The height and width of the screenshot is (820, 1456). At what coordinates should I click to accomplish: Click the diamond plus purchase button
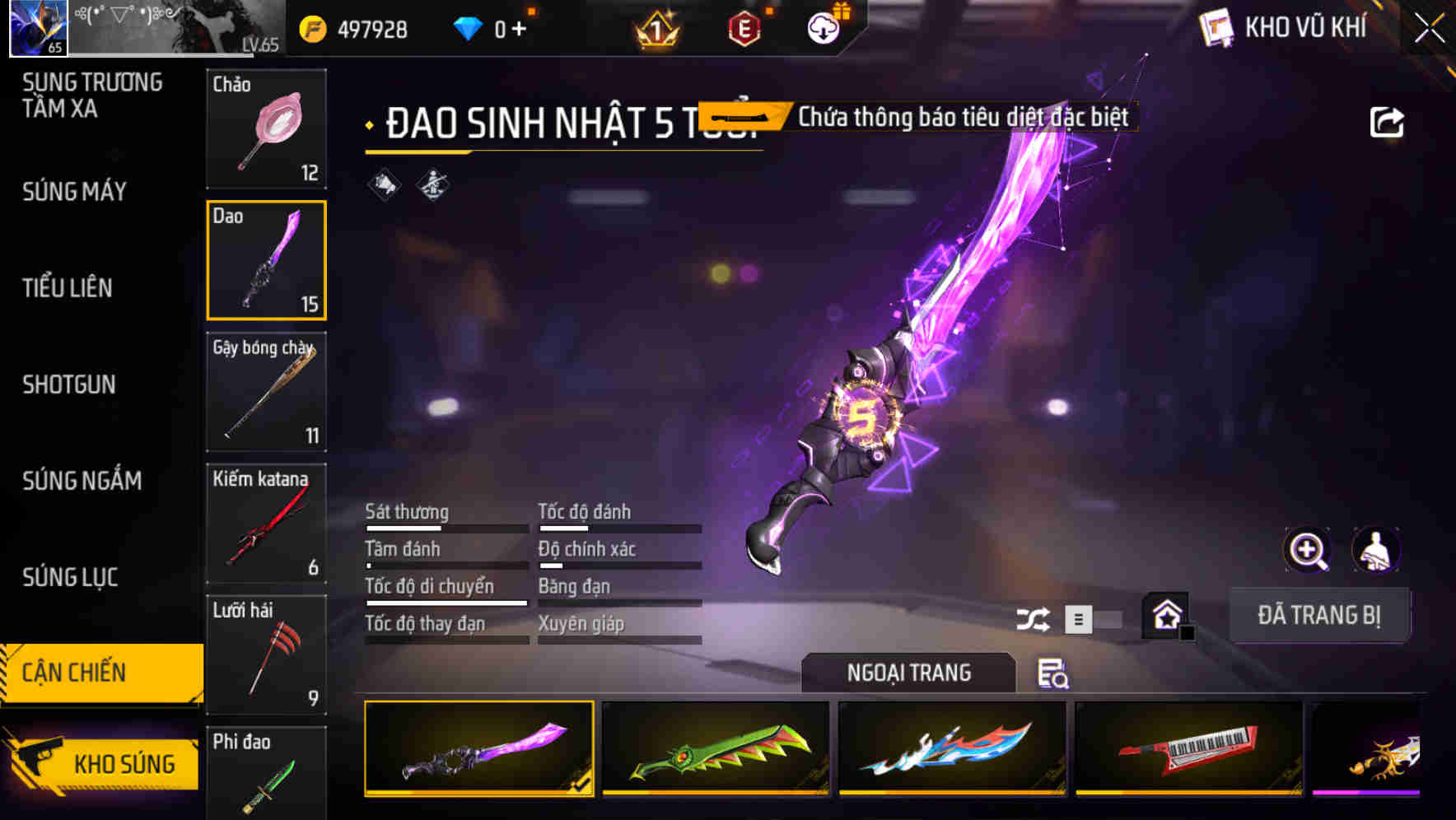(x=519, y=27)
